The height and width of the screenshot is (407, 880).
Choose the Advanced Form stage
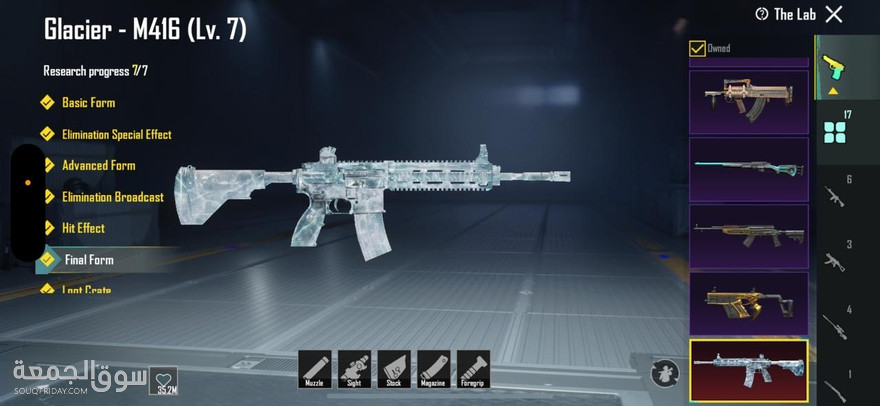pyautogui.click(x=98, y=165)
